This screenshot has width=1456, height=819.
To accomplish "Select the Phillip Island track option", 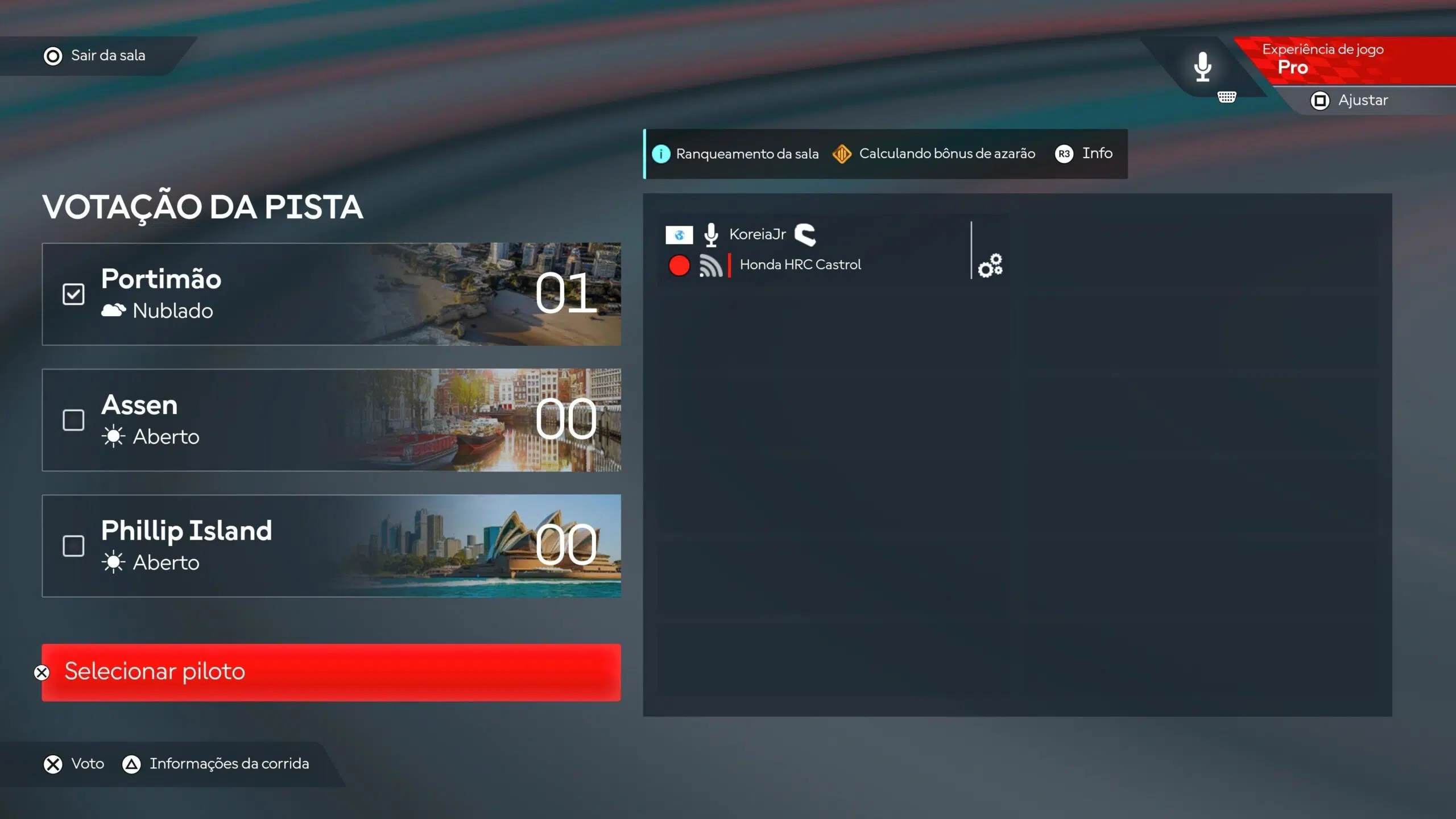I will pyautogui.click(x=331, y=545).
